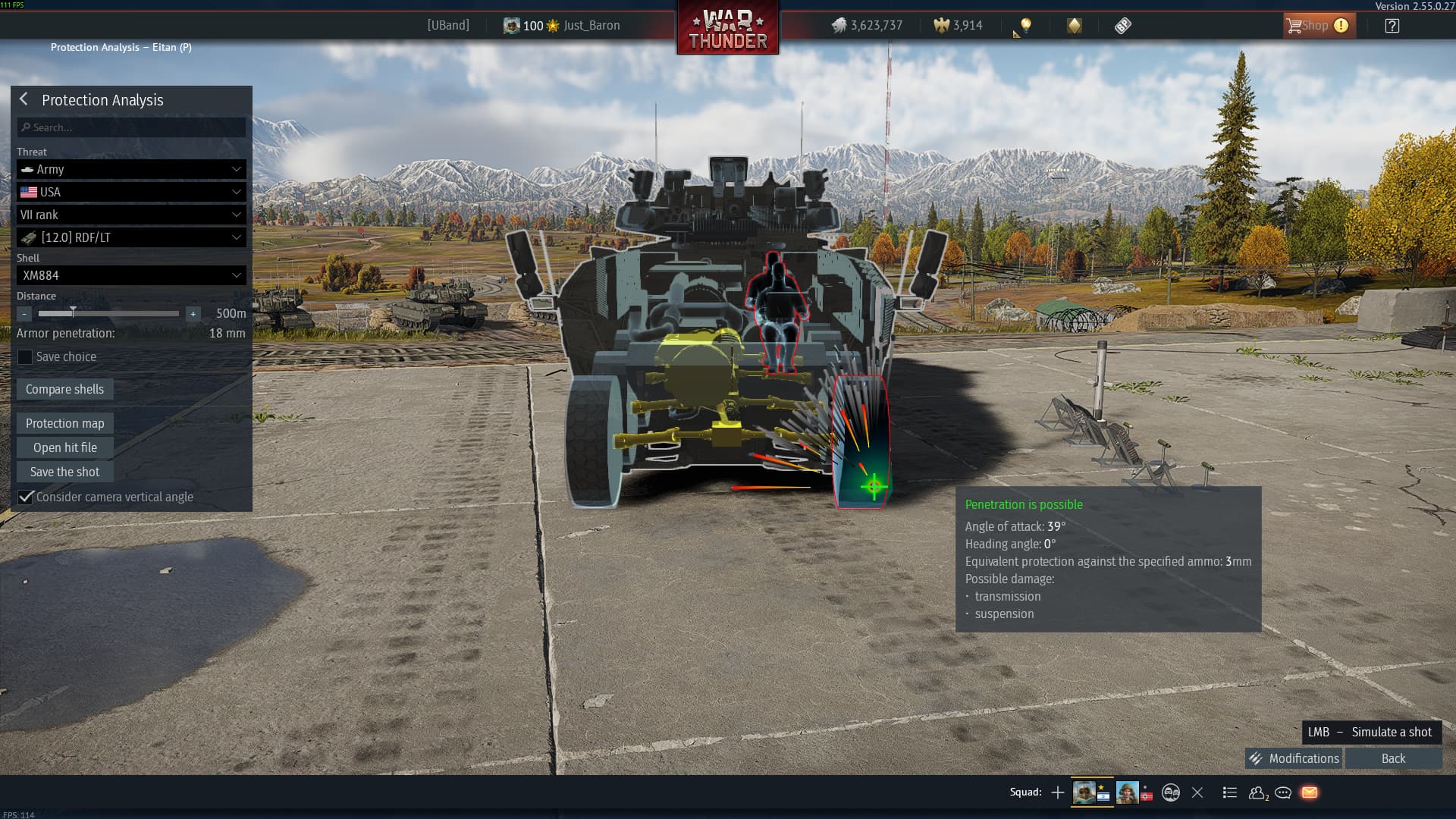This screenshot has height=819, width=1456.
Task: Open the question mark help button
Action: 1392,25
